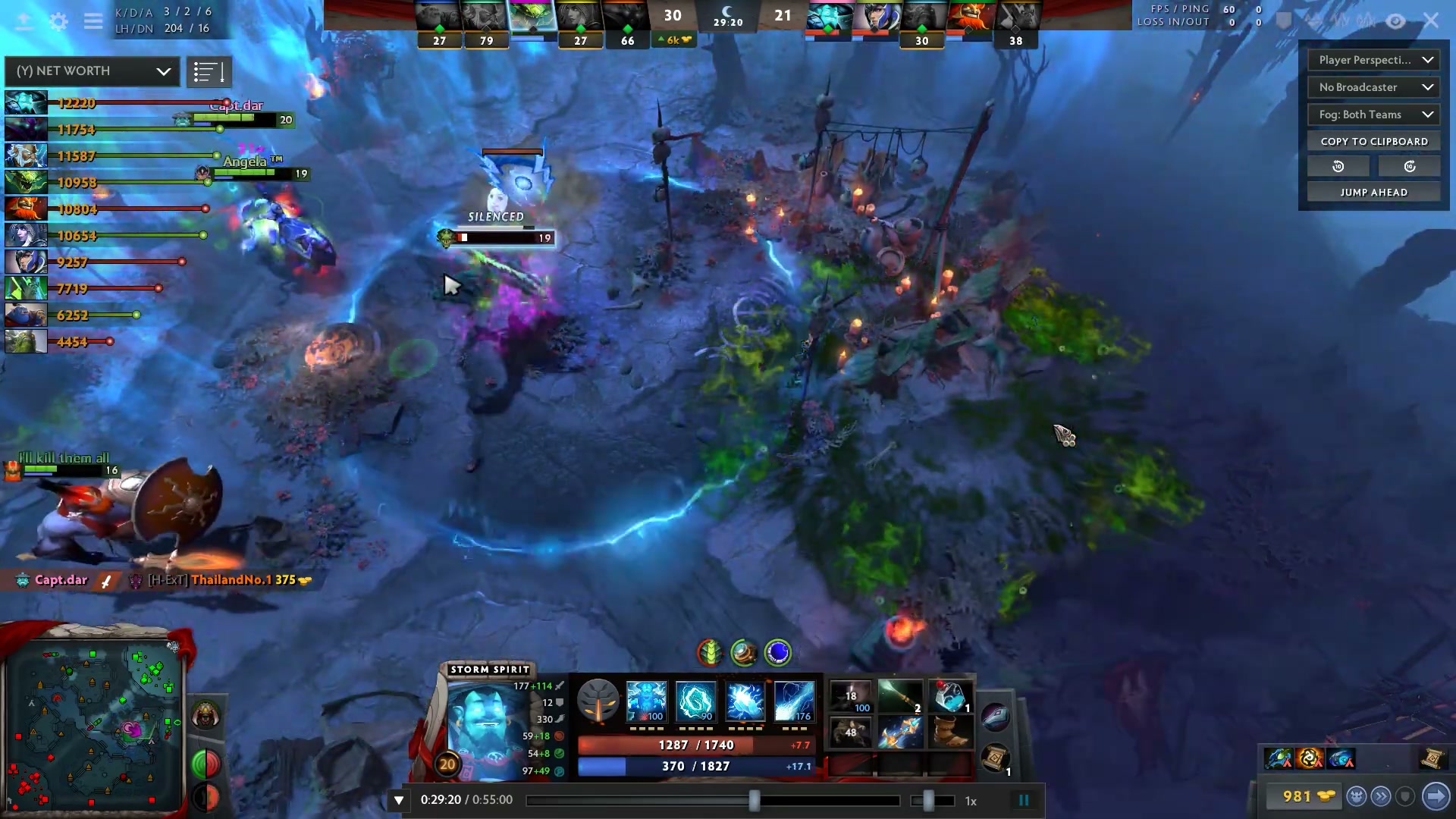Click the forward 10 seconds icon
Viewport: 1456px width, 819px height.
point(1409,165)
